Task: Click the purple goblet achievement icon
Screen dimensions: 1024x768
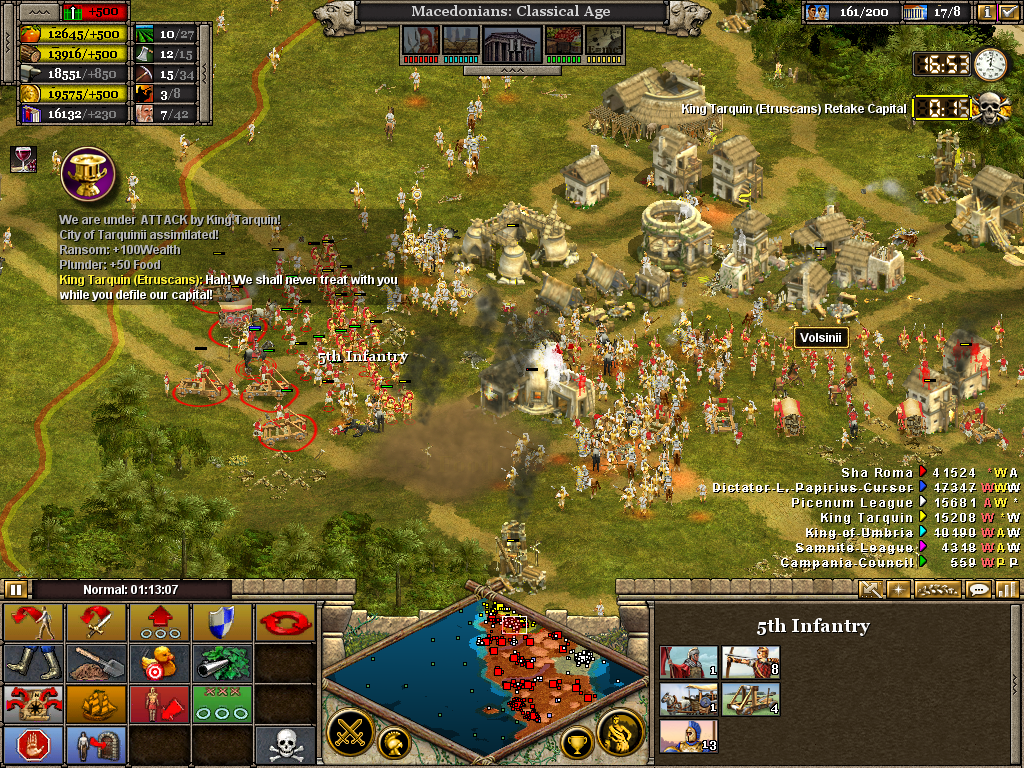Action: coord(88,175)
